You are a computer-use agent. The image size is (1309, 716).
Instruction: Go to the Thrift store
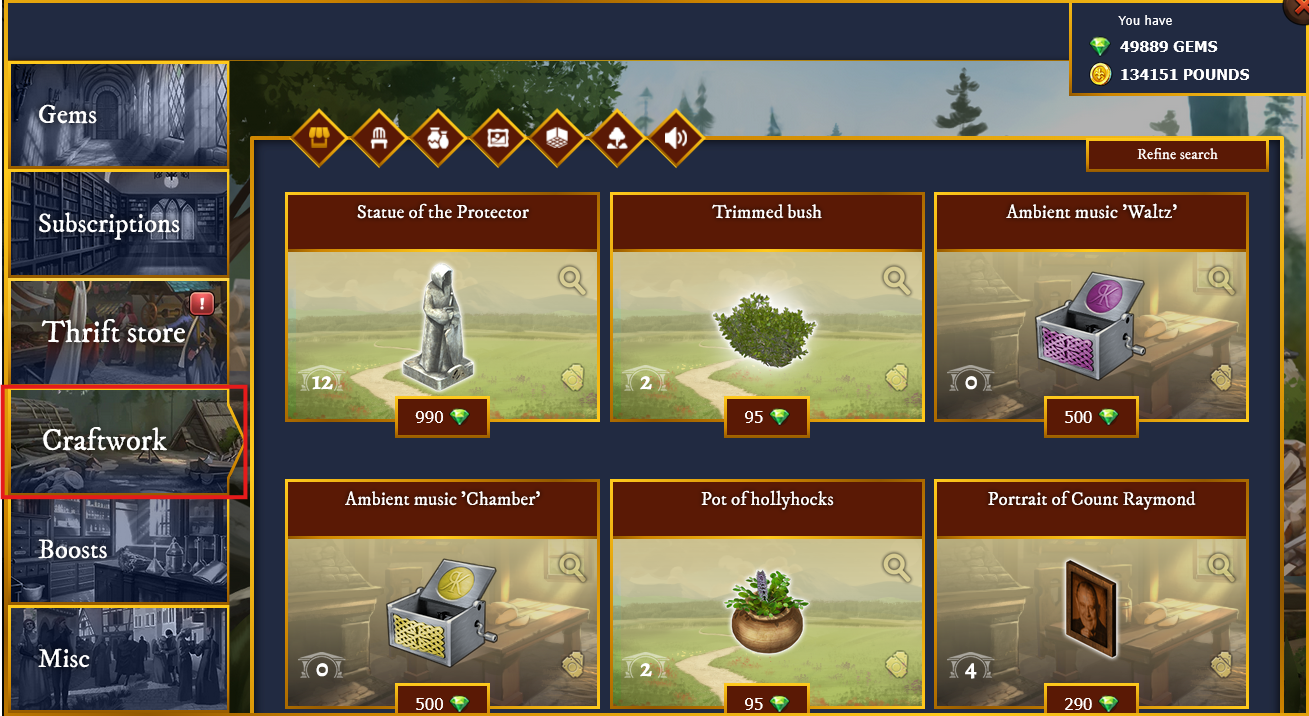click(x=119, y=332)
